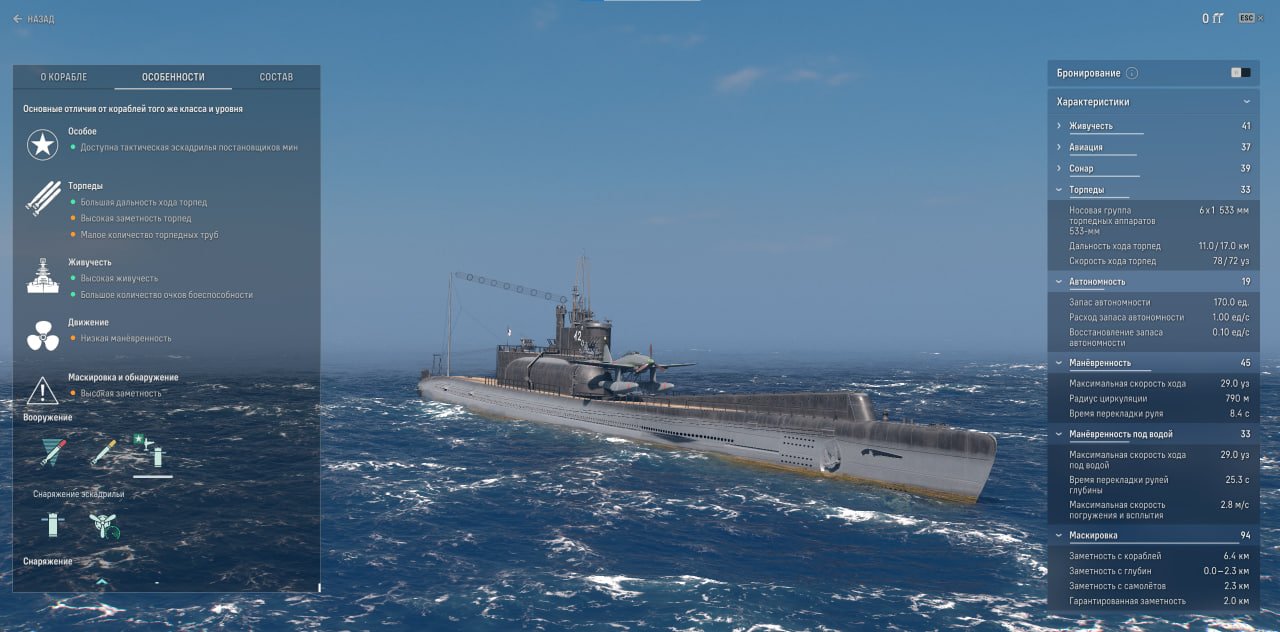The image size is (1280, 632).
Task: Switch to the О корабле tab
Action: point(64,77)
